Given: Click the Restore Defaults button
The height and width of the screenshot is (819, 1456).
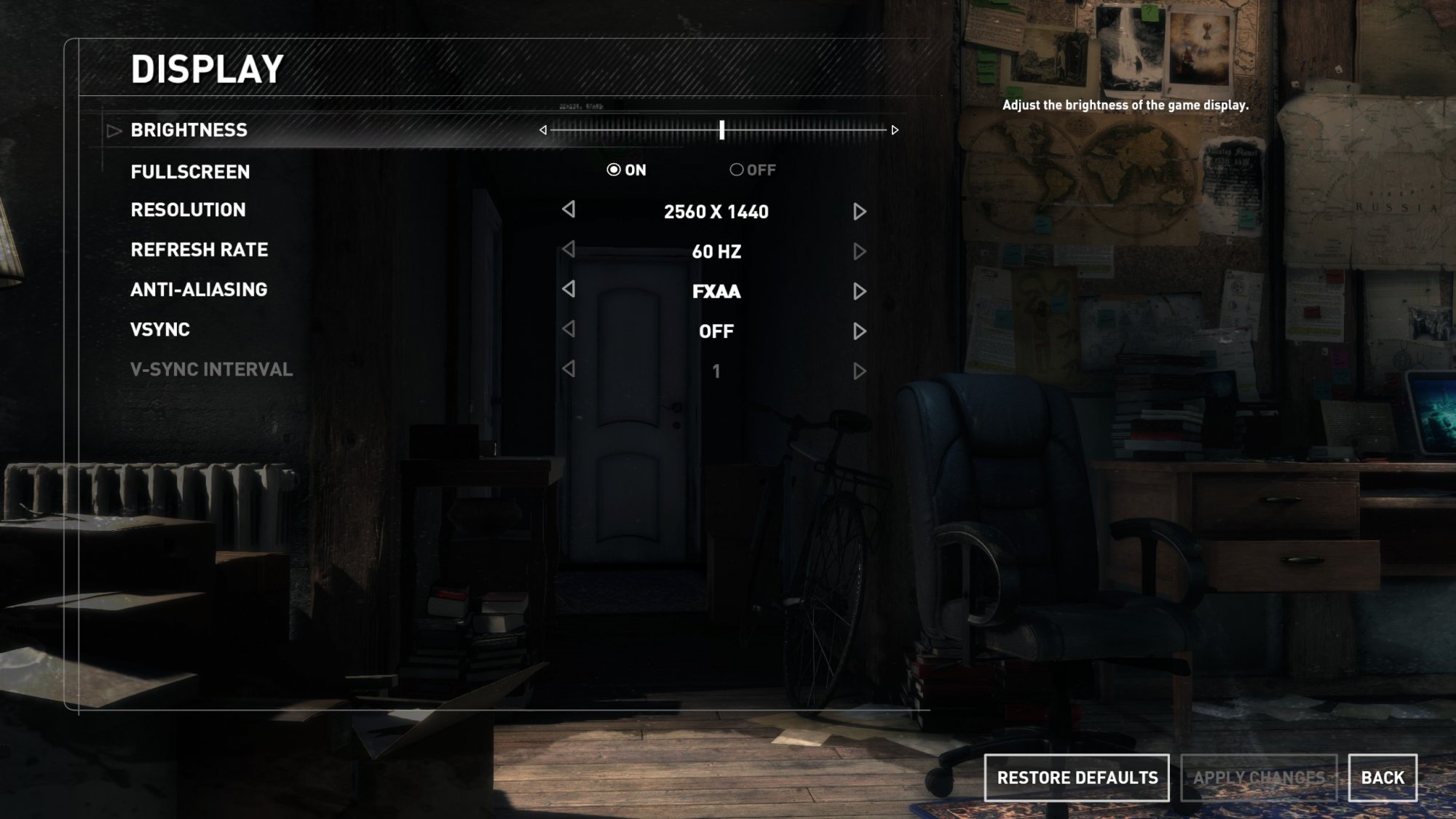Looking at the screenshot, I should (x=1077, y=778).
